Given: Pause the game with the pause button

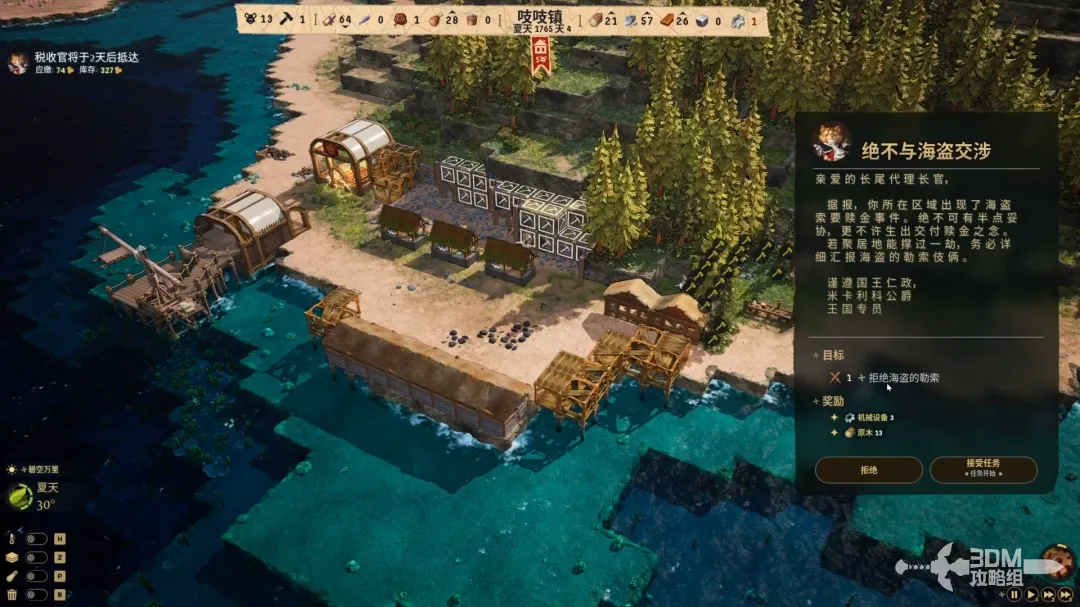Looking at the screenshot, I should (1014, 594).
